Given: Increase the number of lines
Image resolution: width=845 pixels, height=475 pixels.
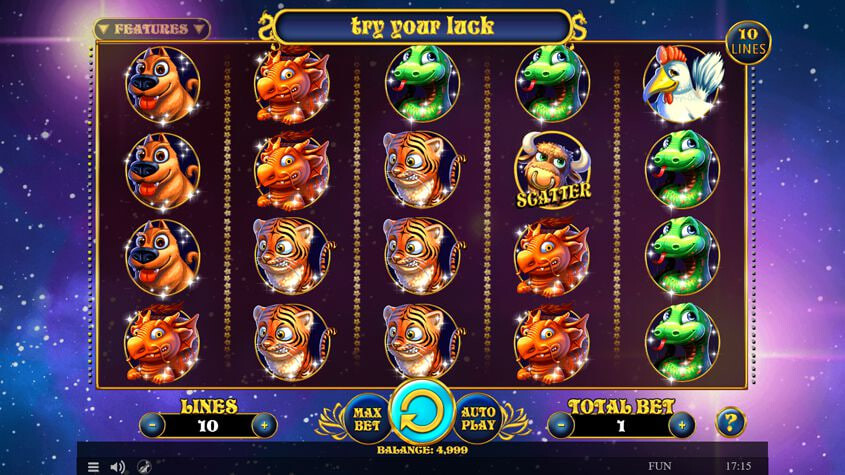Looking at the screenshot, I should [264, 424].
